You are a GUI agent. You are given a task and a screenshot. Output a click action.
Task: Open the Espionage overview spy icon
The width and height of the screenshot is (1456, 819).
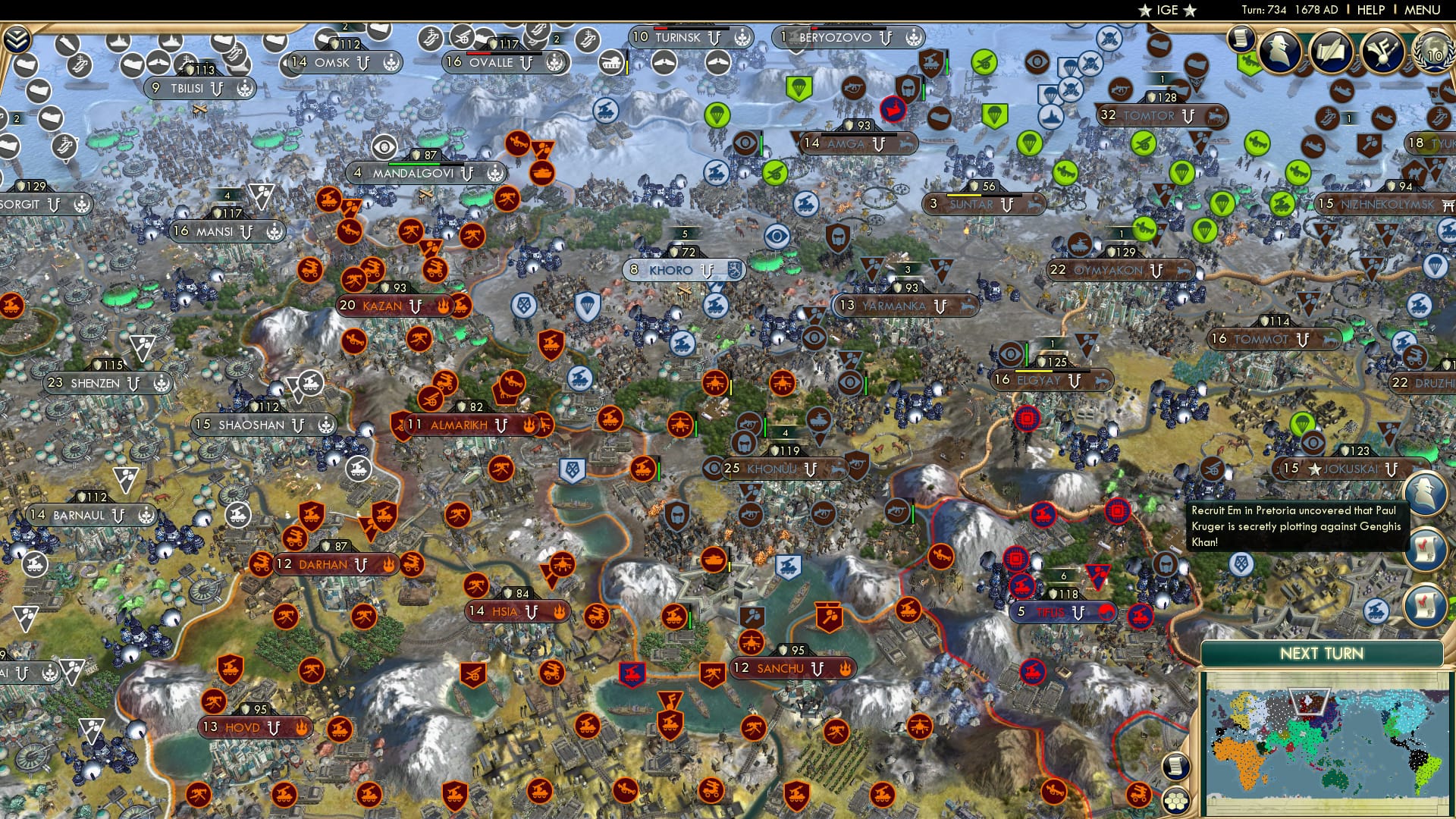tap(1279, 52)
